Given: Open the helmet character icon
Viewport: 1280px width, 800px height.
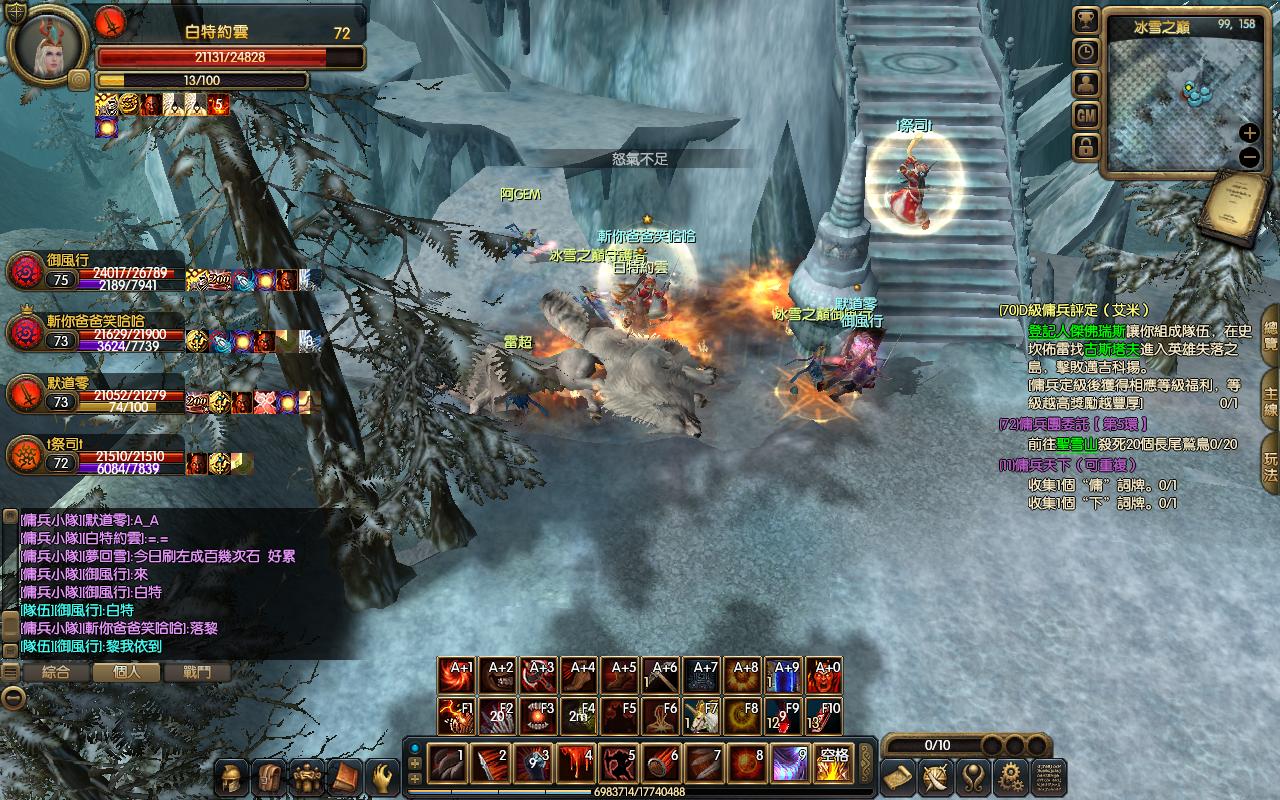Looking at the screenshot, I should [x=232, y=777].
